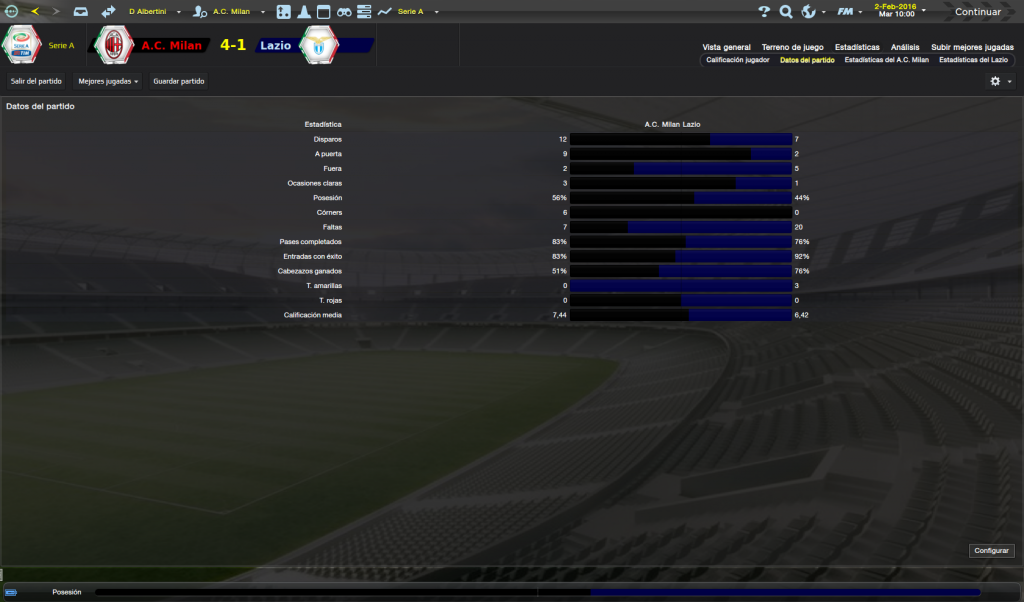Open the FM menu

[x=846, y=12]
